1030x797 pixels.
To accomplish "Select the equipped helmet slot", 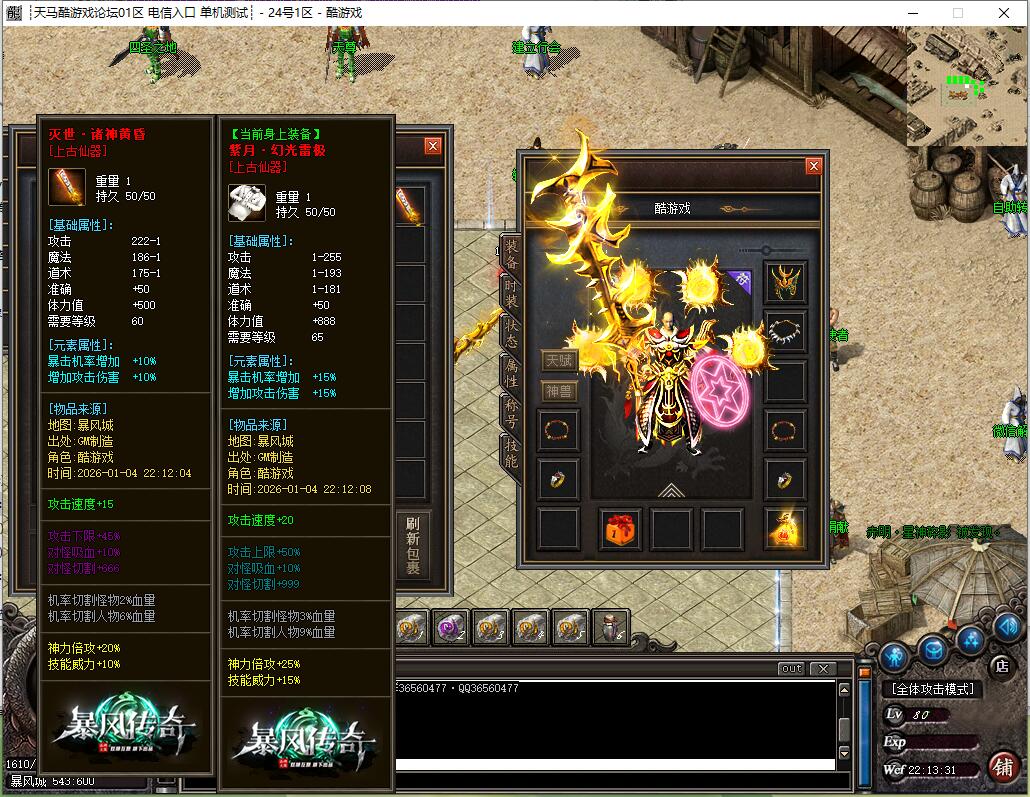I will (x=785, y=283).
